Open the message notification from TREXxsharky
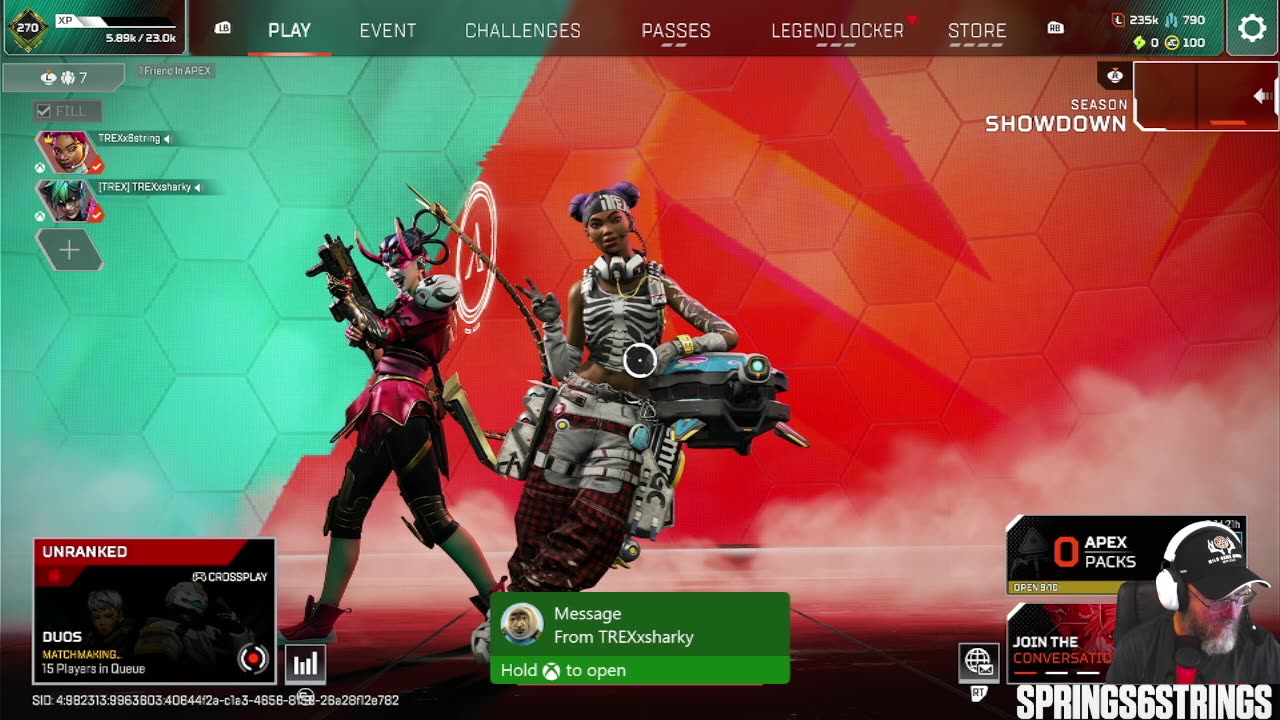The height and width of the screenshot is (720, 1280). click(x=640, y=638)
